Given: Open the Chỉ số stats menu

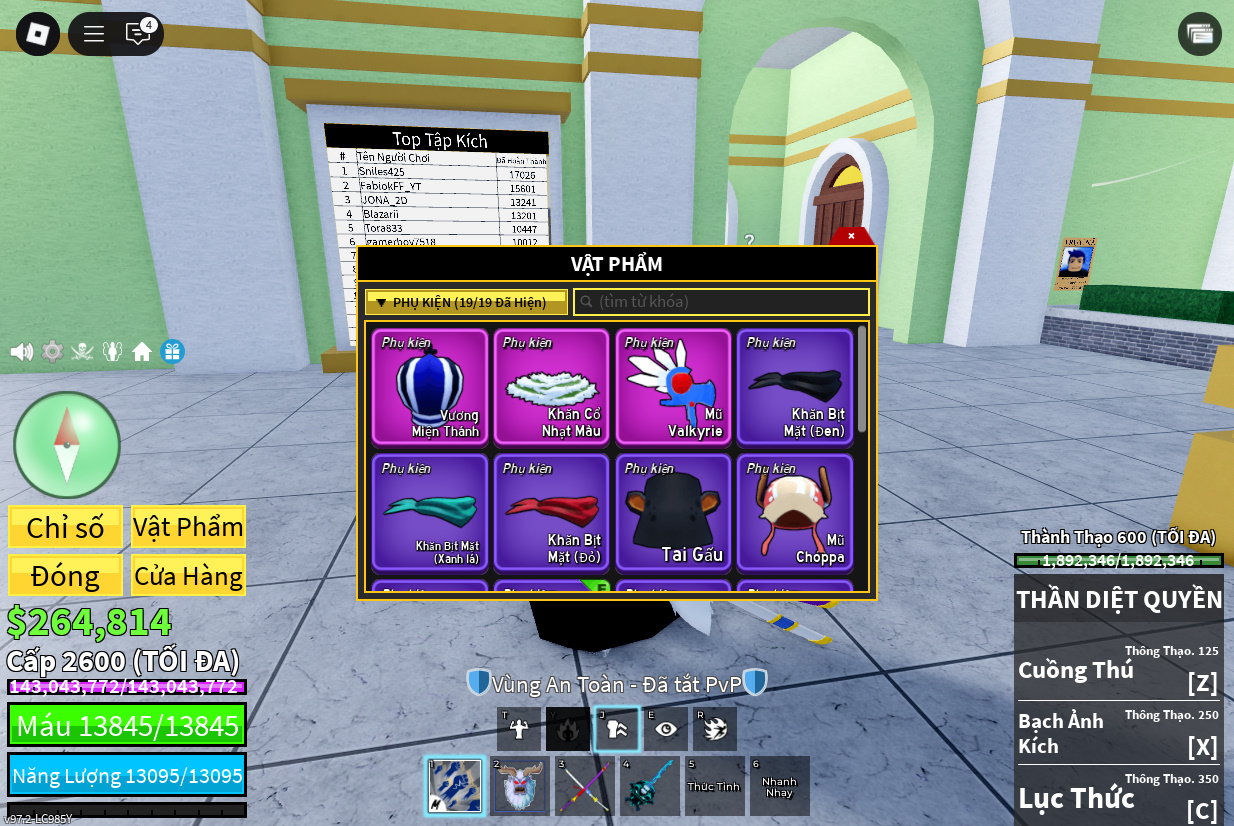Looking at the screenshot, I should 66,527.
